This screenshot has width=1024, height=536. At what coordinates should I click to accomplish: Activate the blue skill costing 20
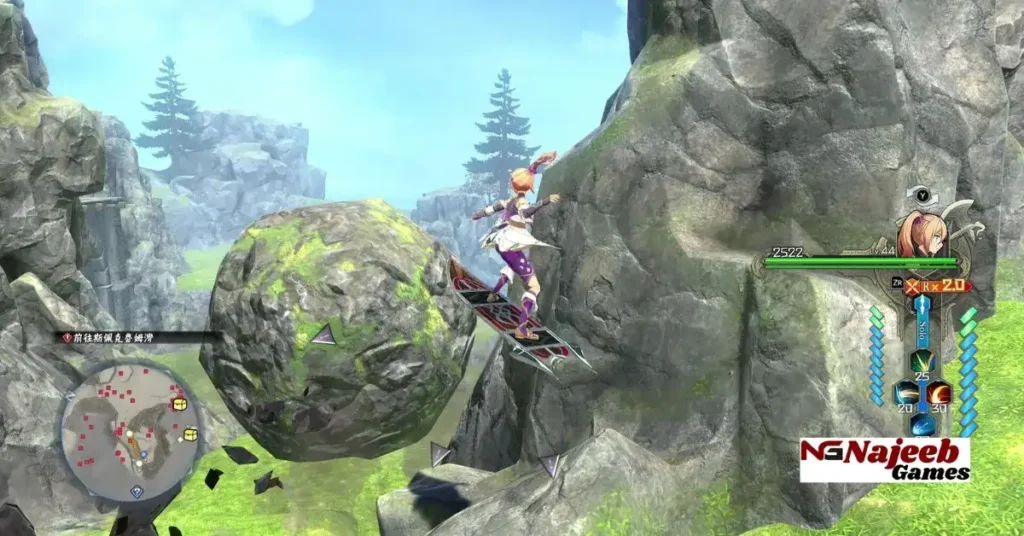[905, 391]
